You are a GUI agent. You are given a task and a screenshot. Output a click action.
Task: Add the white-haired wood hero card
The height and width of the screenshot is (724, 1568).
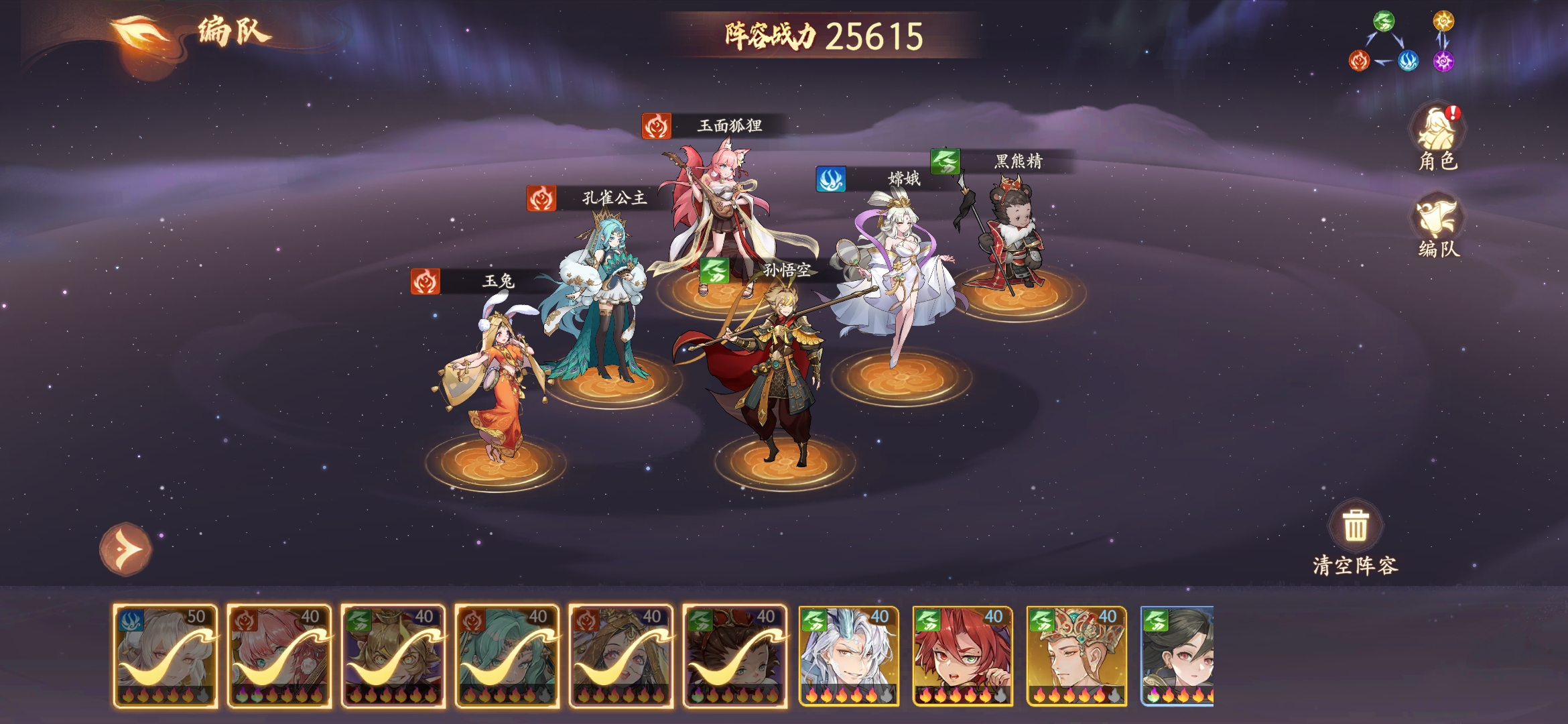[x=849, y=656]
